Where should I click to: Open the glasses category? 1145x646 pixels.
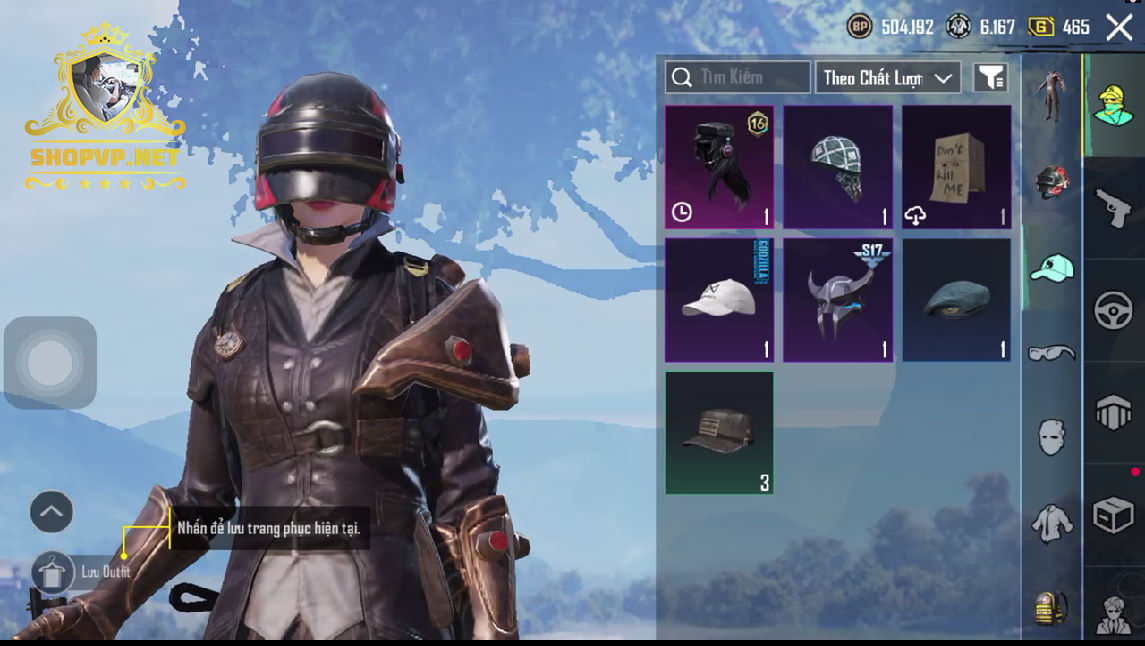pos(1051,352)
